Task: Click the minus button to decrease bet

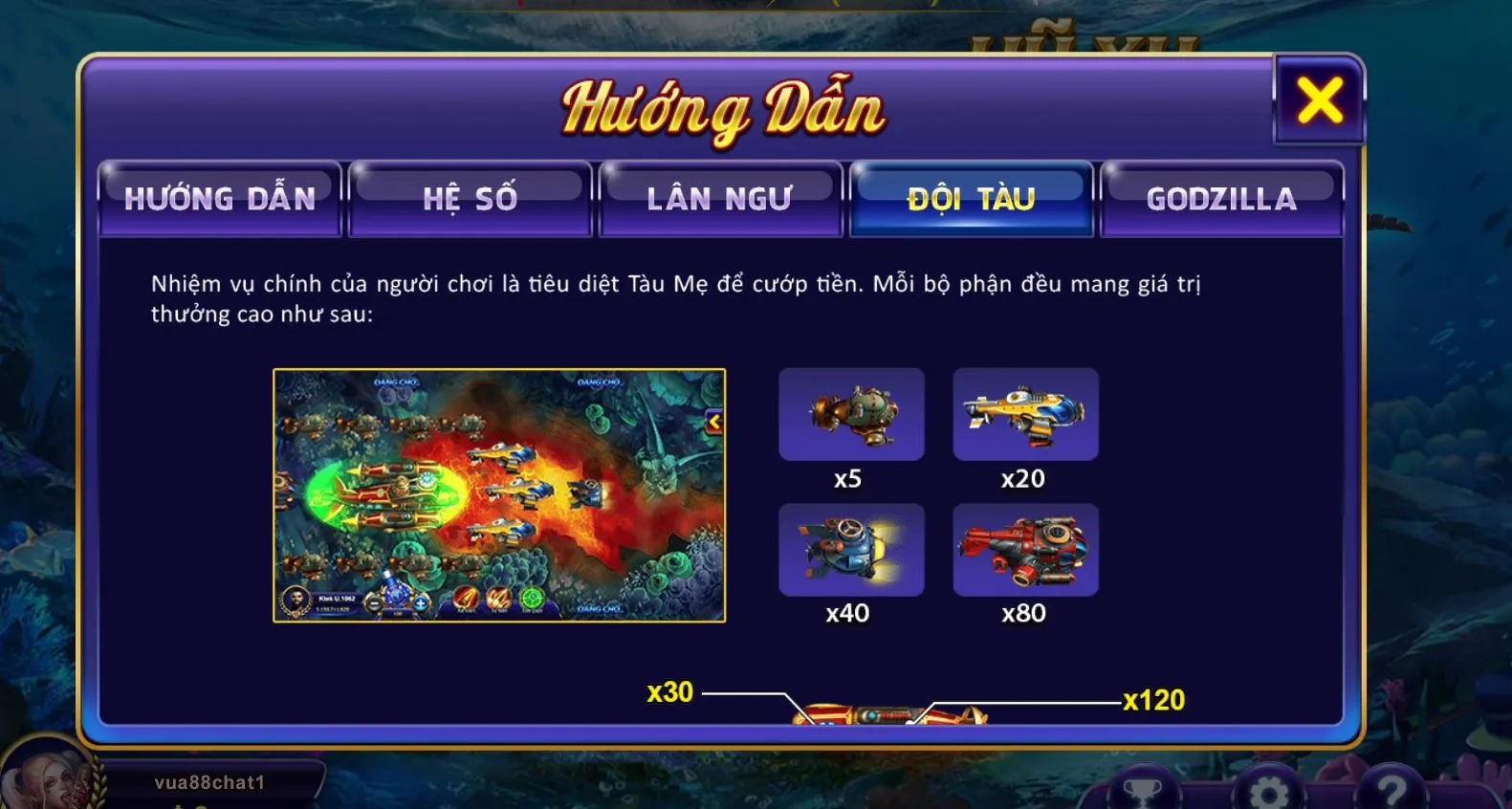Action: point(373,604)
